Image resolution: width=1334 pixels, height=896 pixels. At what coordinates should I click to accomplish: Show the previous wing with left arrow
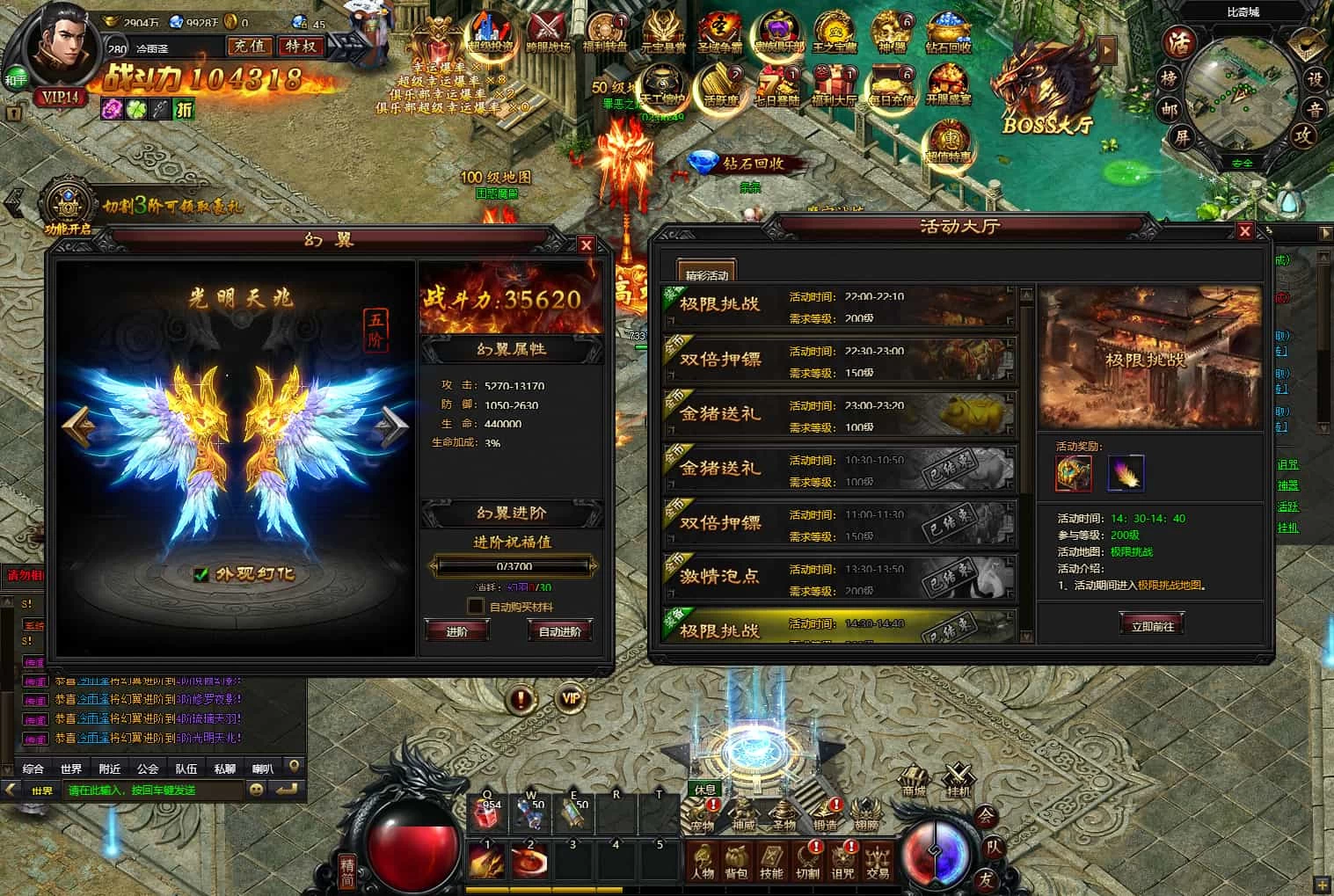[x=78, y=426]
